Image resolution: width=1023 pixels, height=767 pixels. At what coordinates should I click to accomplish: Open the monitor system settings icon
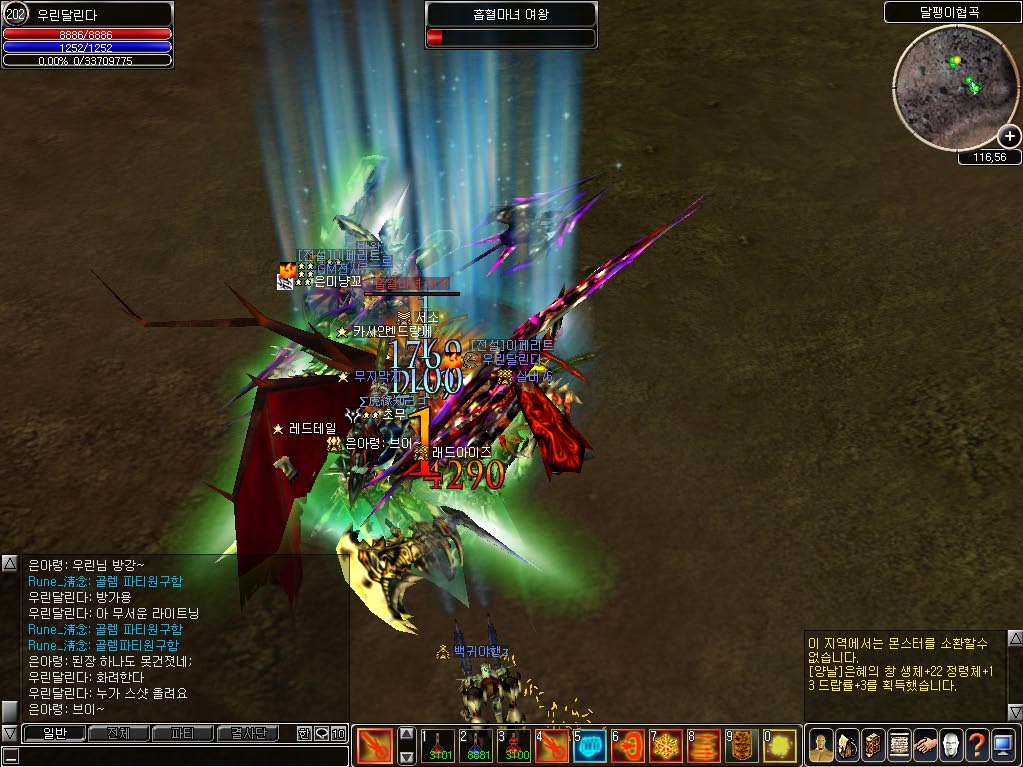tap(1003, 746)
